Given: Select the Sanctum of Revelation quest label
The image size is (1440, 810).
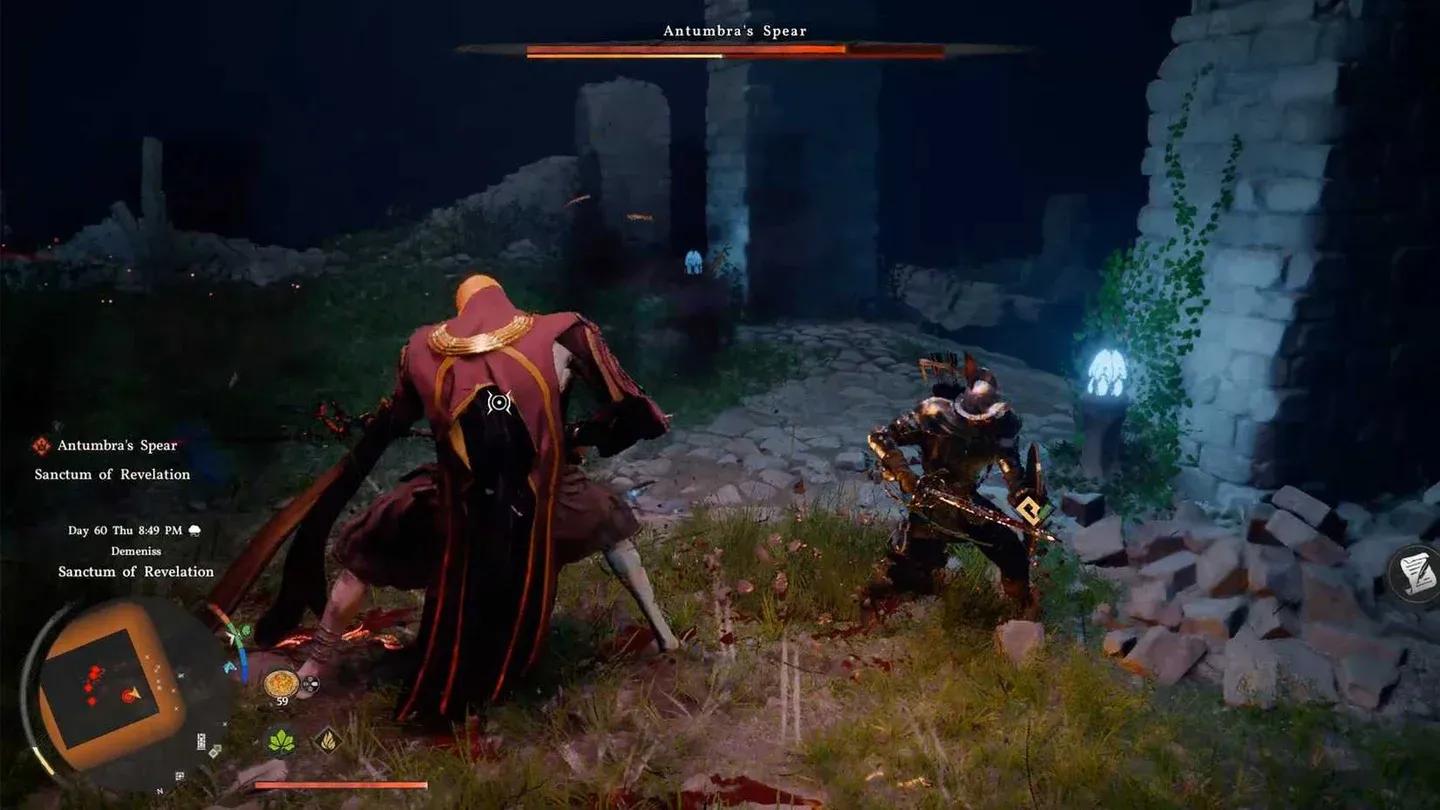Looking at the screenshot, I should click(x=112, y=473).
